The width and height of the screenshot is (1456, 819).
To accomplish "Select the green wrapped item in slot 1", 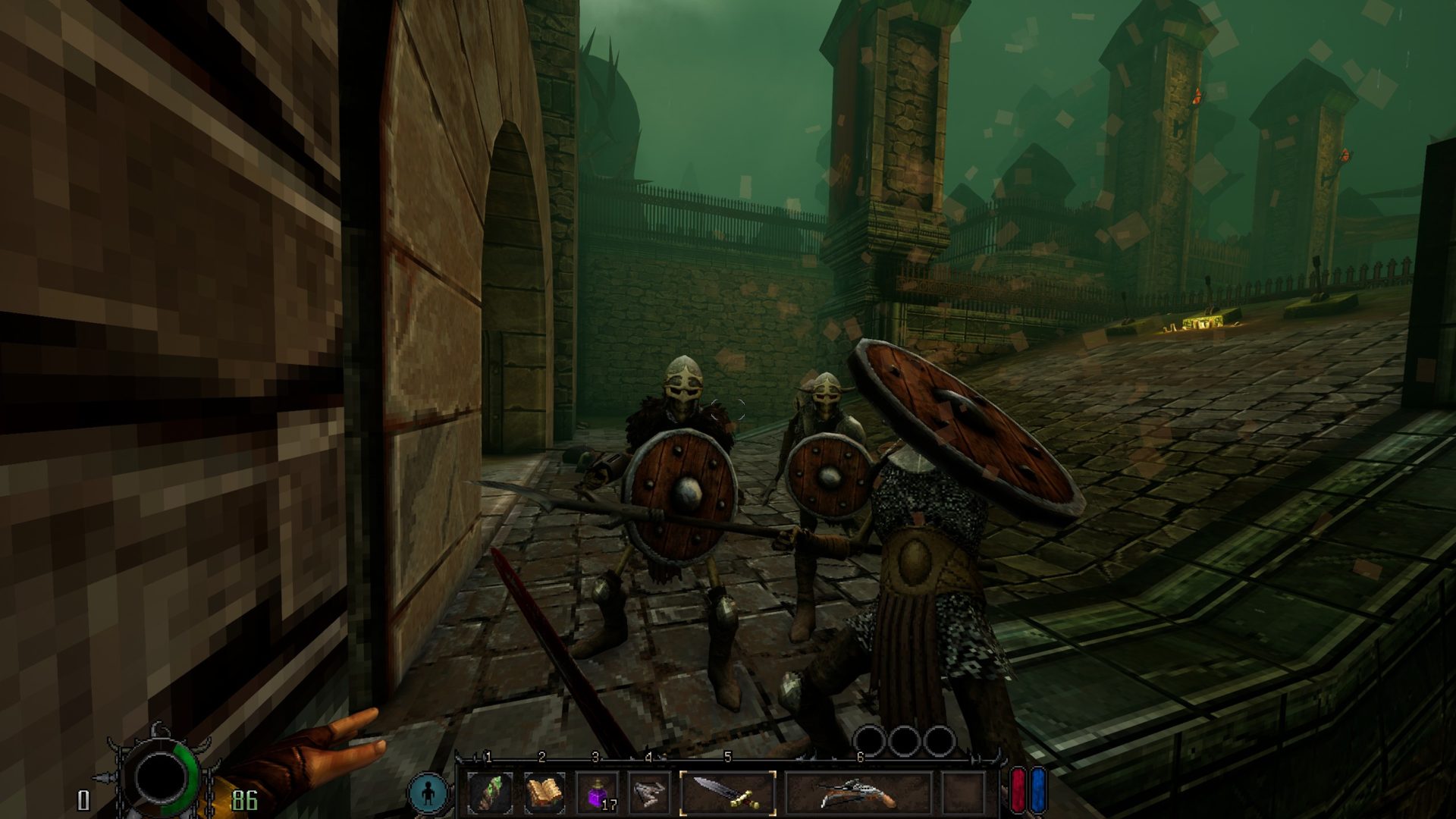I will (x=490, y=793).
